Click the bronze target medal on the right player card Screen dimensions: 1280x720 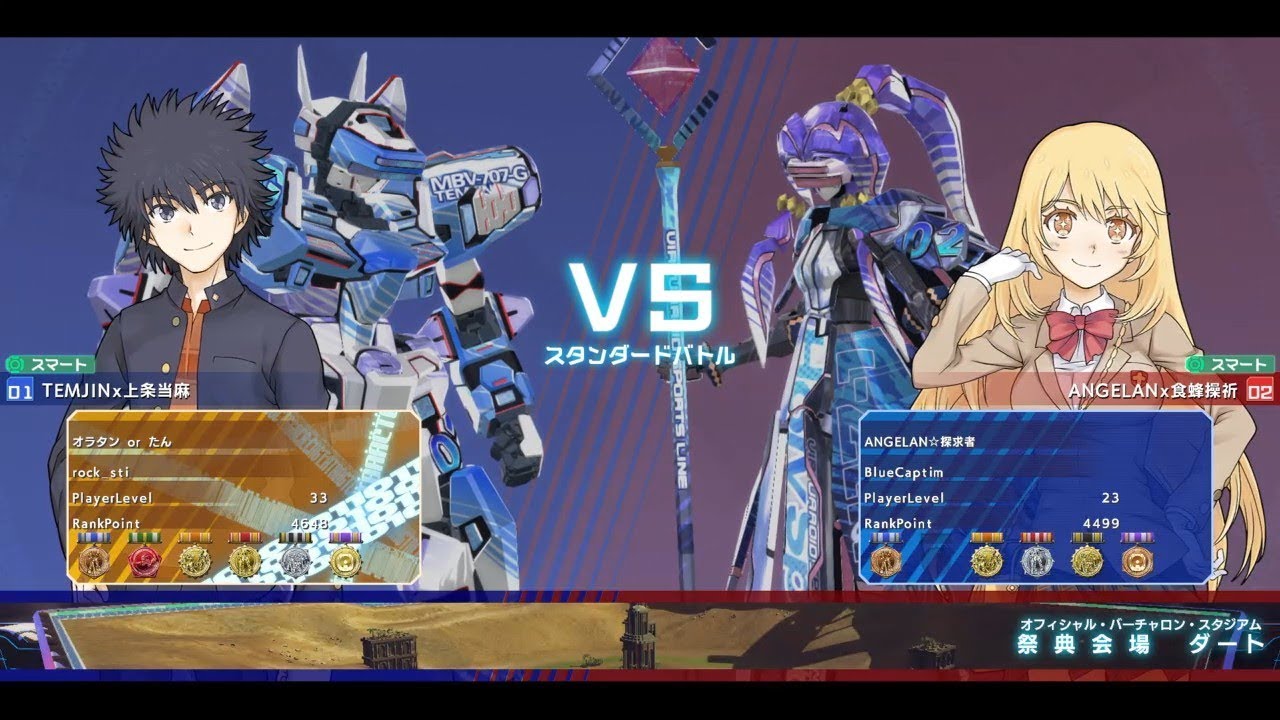click(1136, 560)
